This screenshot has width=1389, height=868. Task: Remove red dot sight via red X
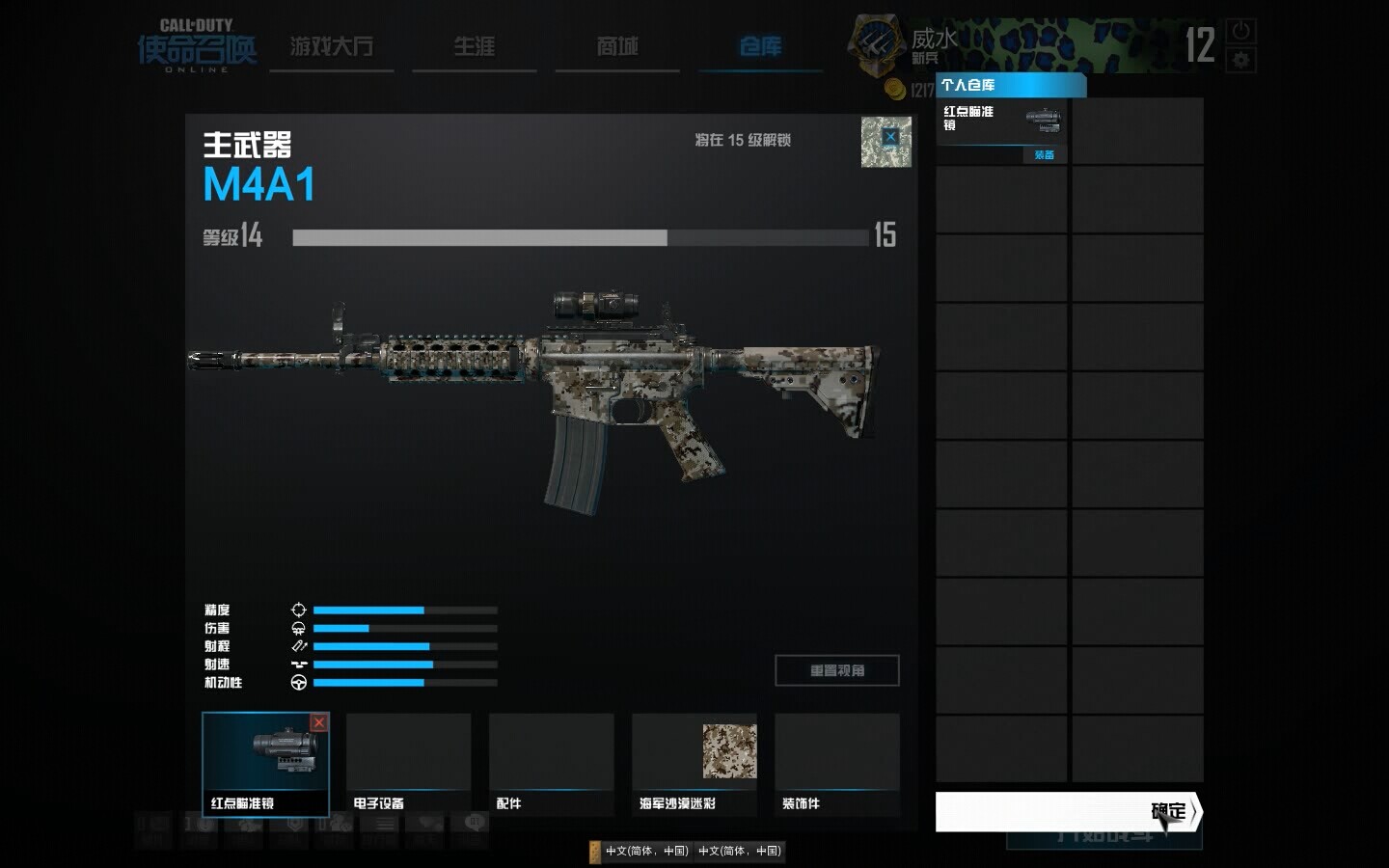318,722
